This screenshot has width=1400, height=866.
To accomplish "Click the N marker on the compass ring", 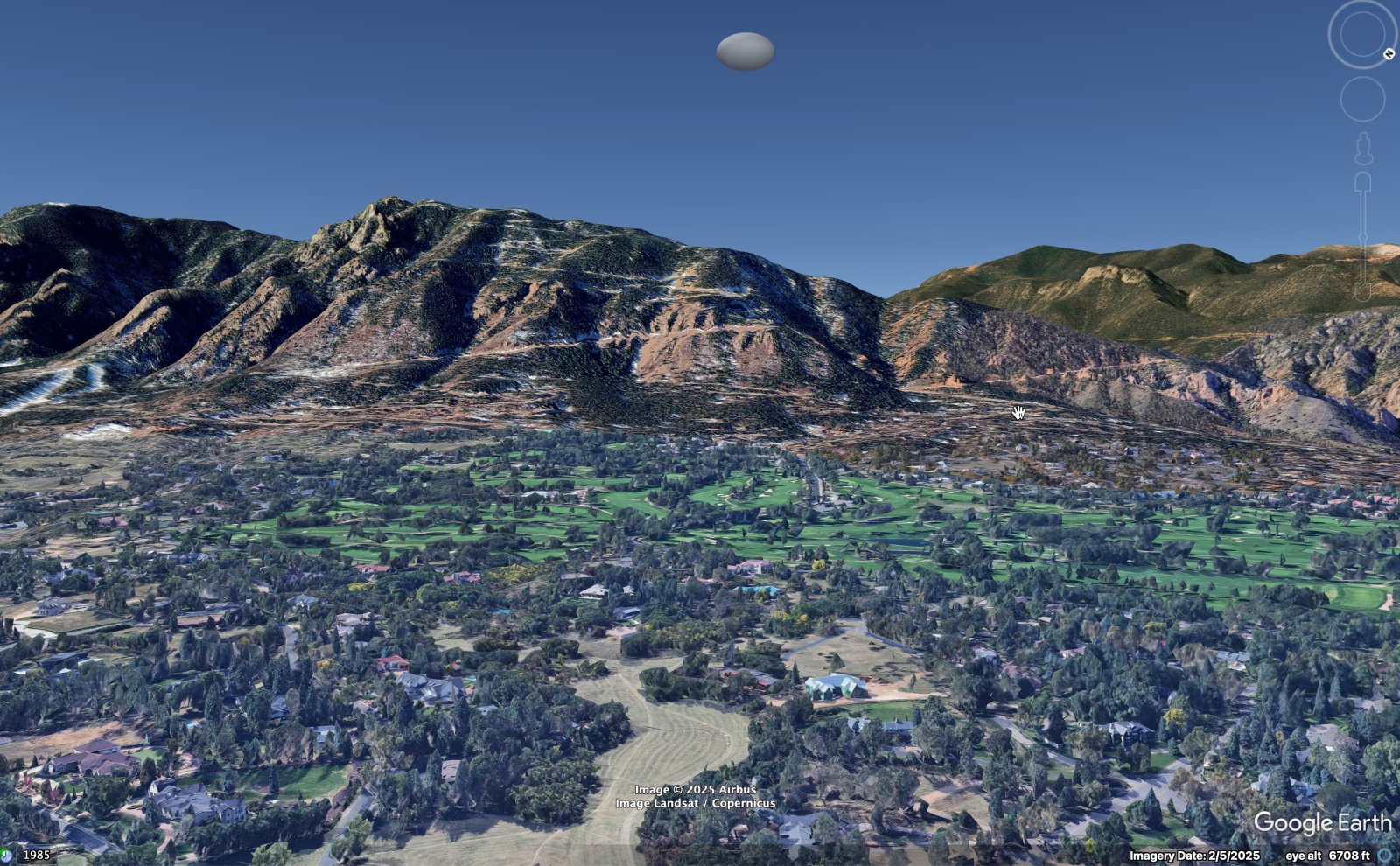I will pos(1389,54).
